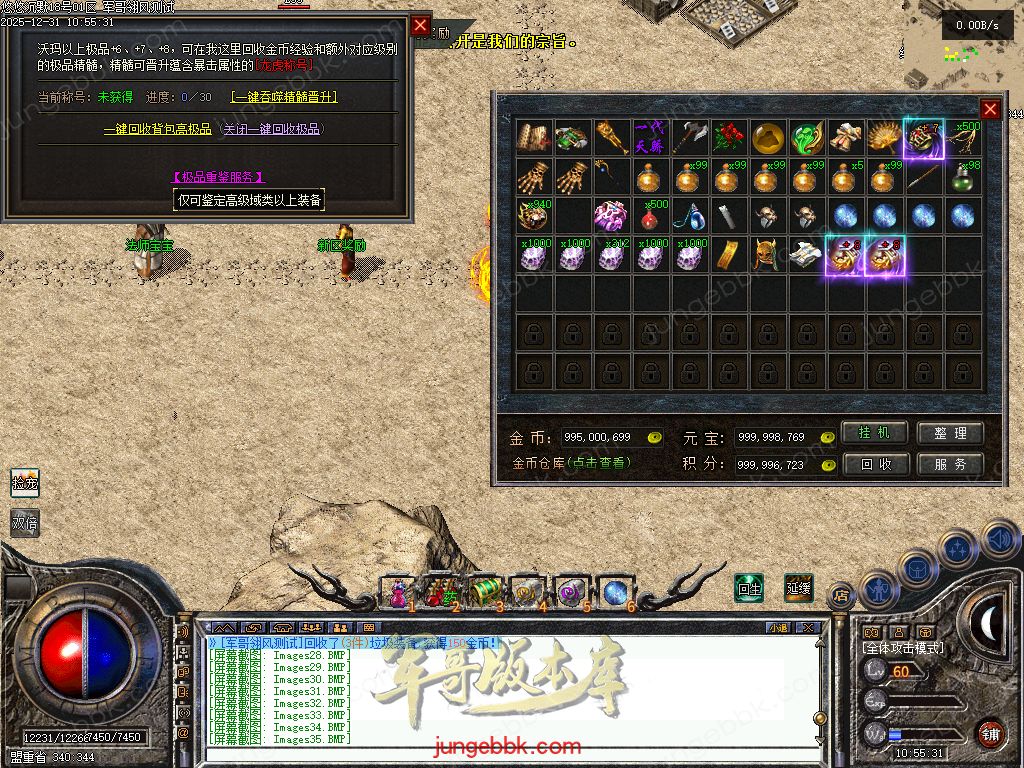Click the 双倍 double bonus button
Image resolution: width=1024 pixels, height=768 pixels.
pos(25,523)
